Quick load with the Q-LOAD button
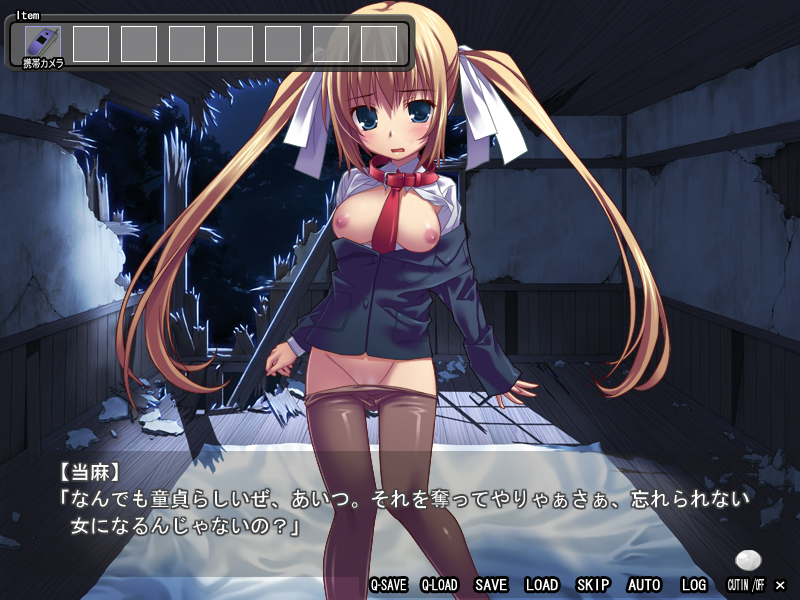Image resolution: width=800 pixels, height=600 pixels. click(x=439, y=585)
